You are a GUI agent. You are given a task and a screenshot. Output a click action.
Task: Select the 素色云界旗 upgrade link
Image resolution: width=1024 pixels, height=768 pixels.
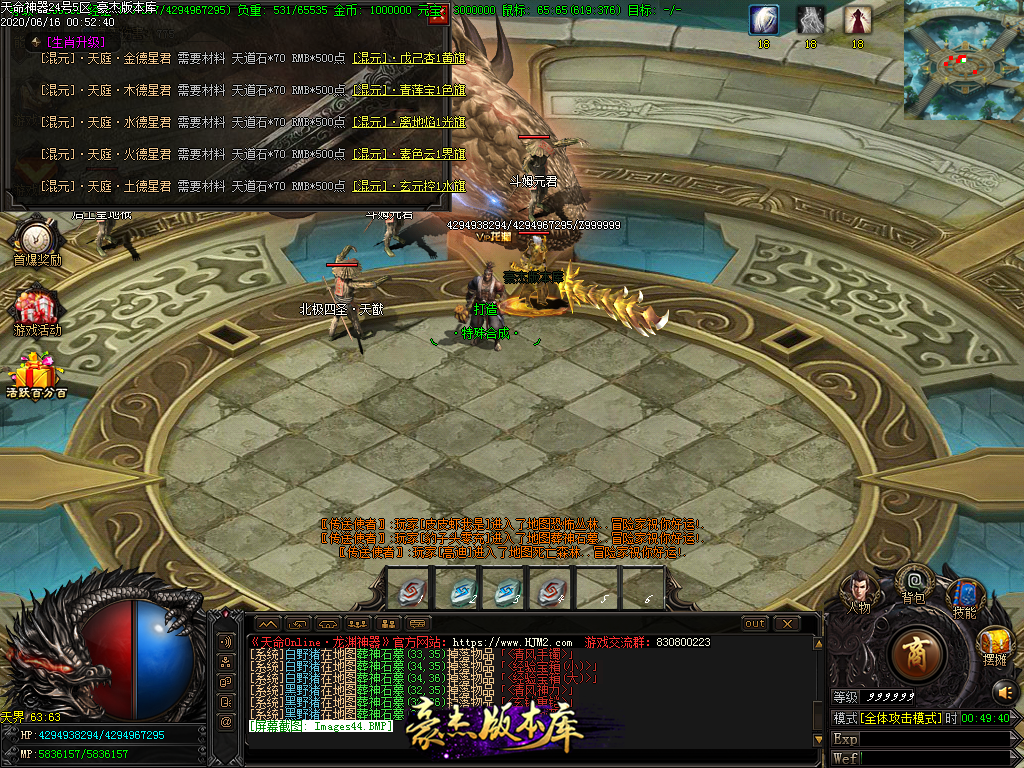click(x=409, y=154)
